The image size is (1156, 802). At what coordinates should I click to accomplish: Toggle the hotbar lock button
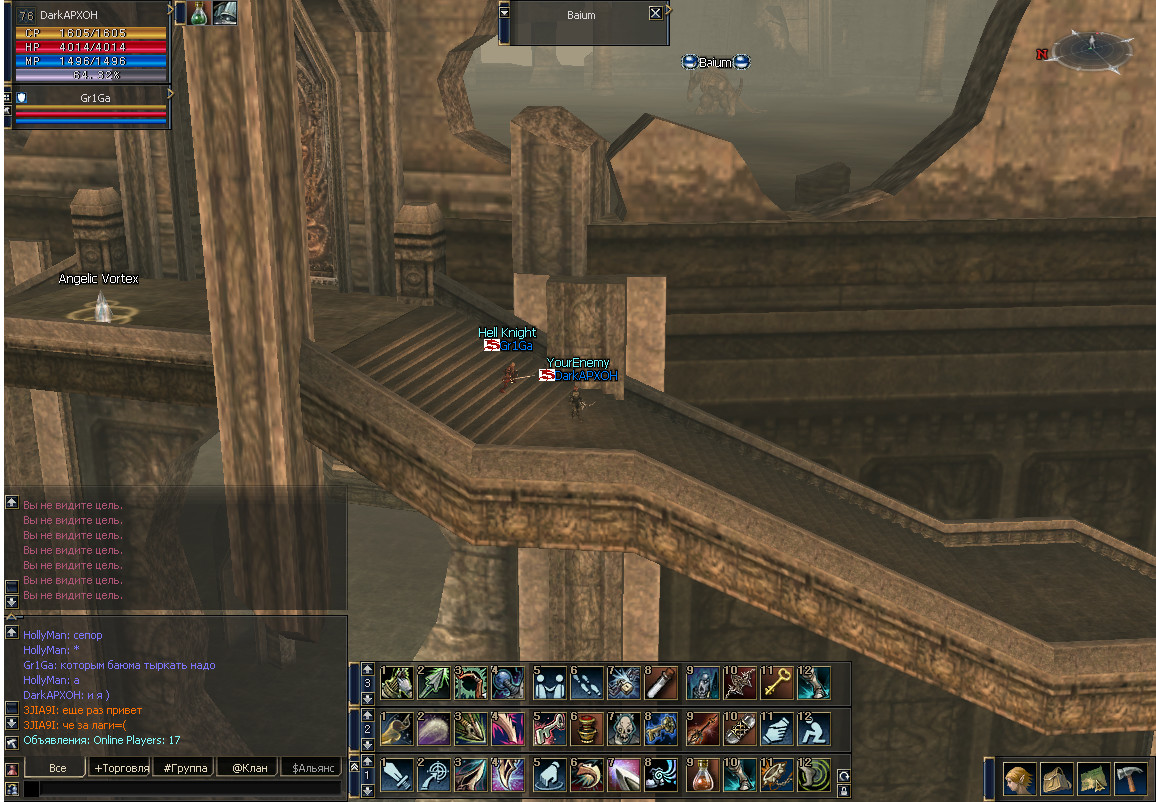pyautogui.click(x=844, y=790)
